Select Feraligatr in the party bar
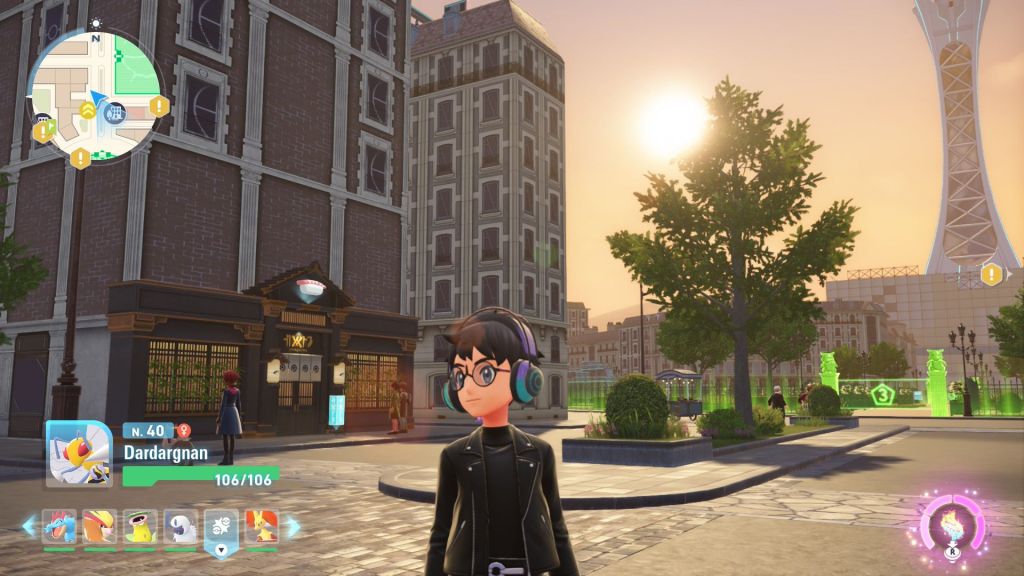 click(59, 525)
